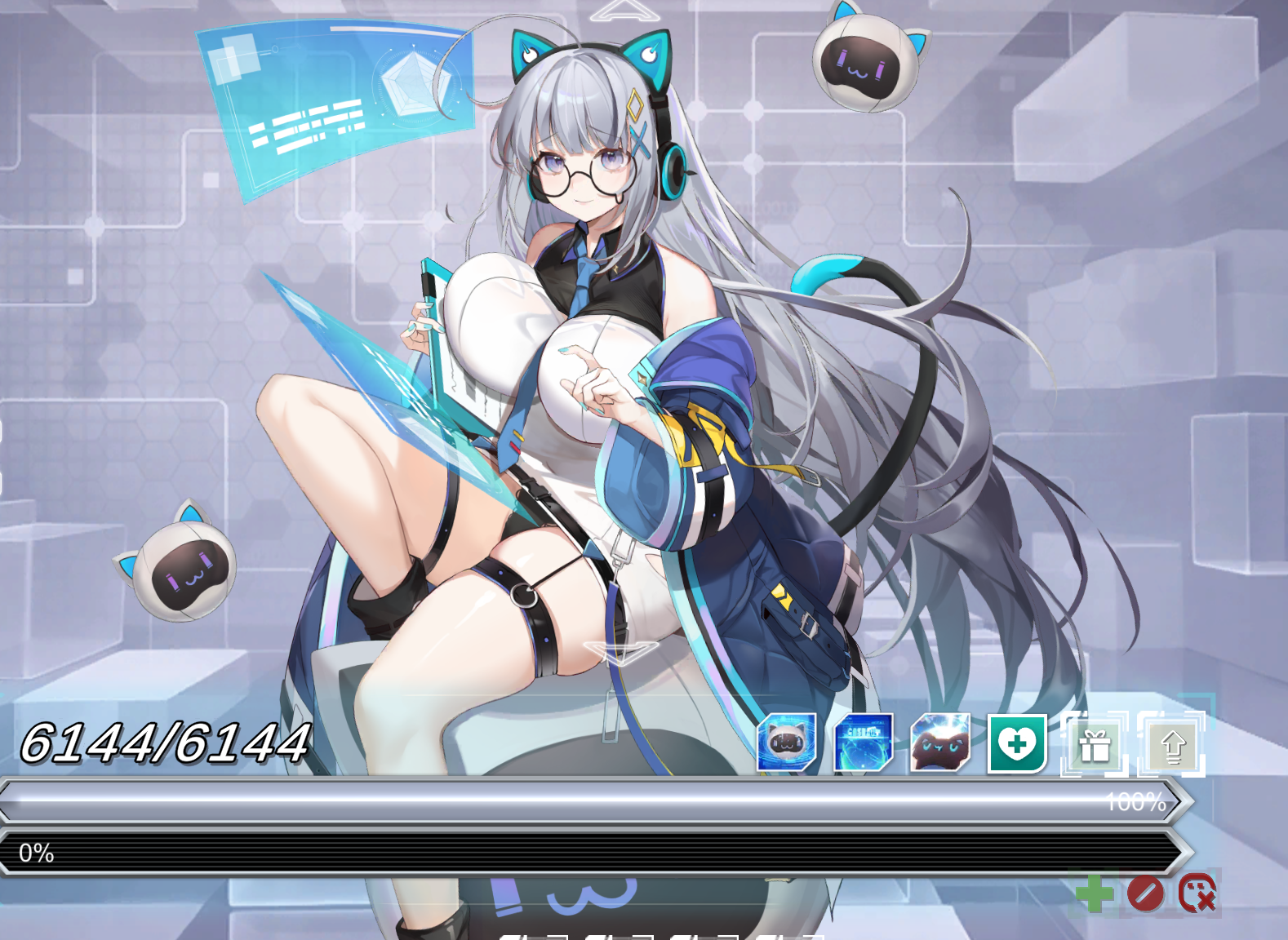Click the upgrade arrow icon
Screen dimensions: 1288x940
coord(1173,744)
